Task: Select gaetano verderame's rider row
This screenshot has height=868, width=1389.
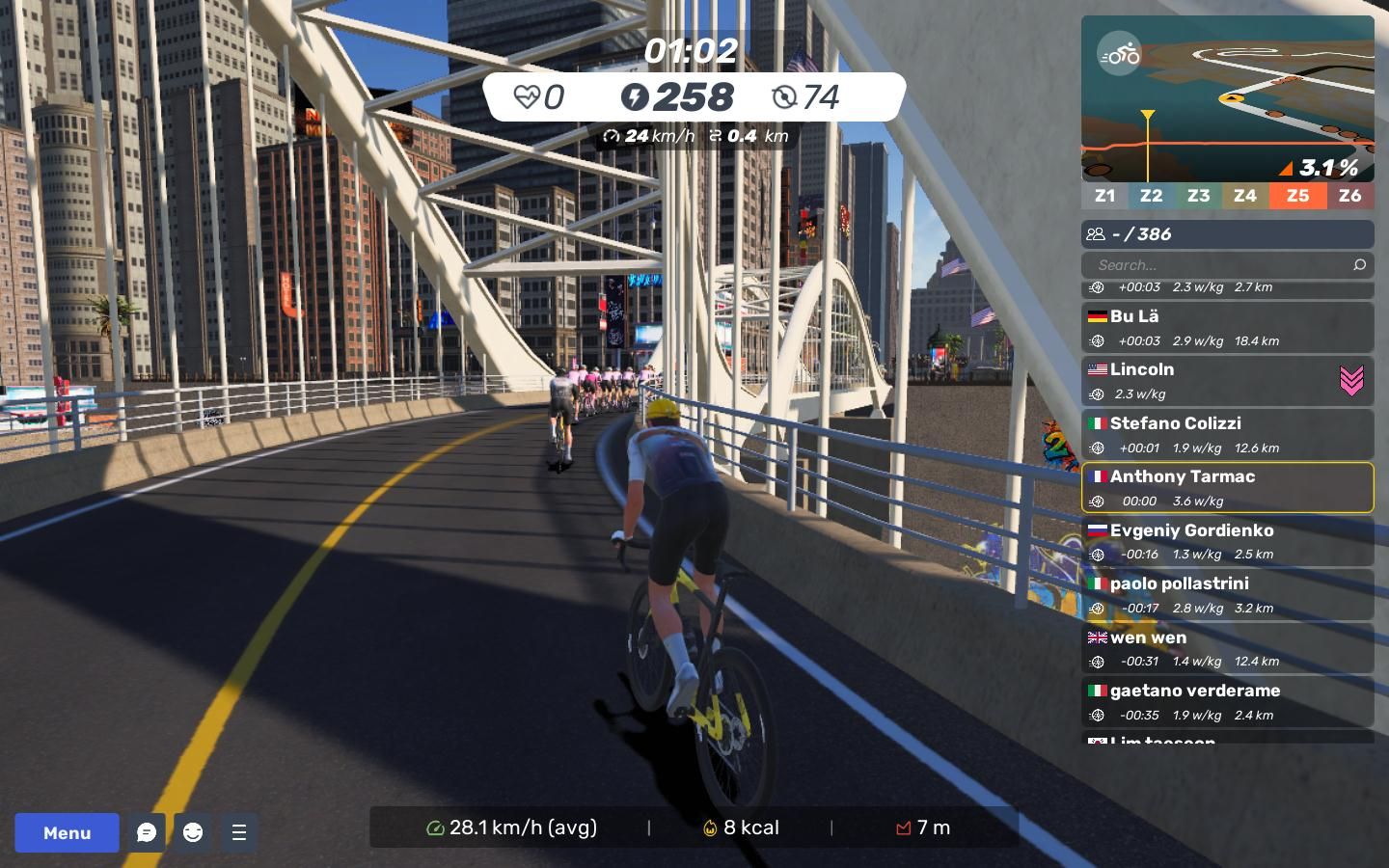Action: point(1227,702)
